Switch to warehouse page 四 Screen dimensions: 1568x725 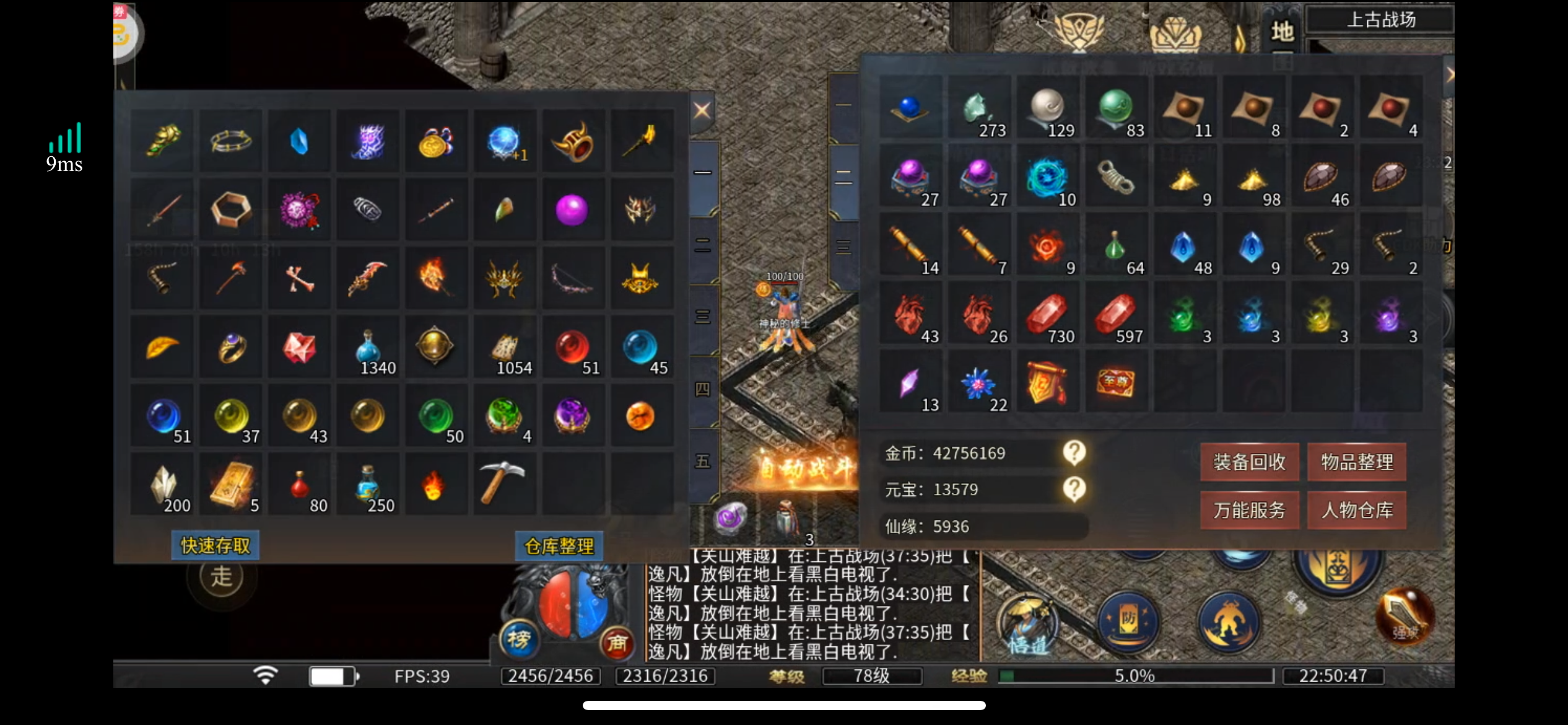[x=703, y=390]
